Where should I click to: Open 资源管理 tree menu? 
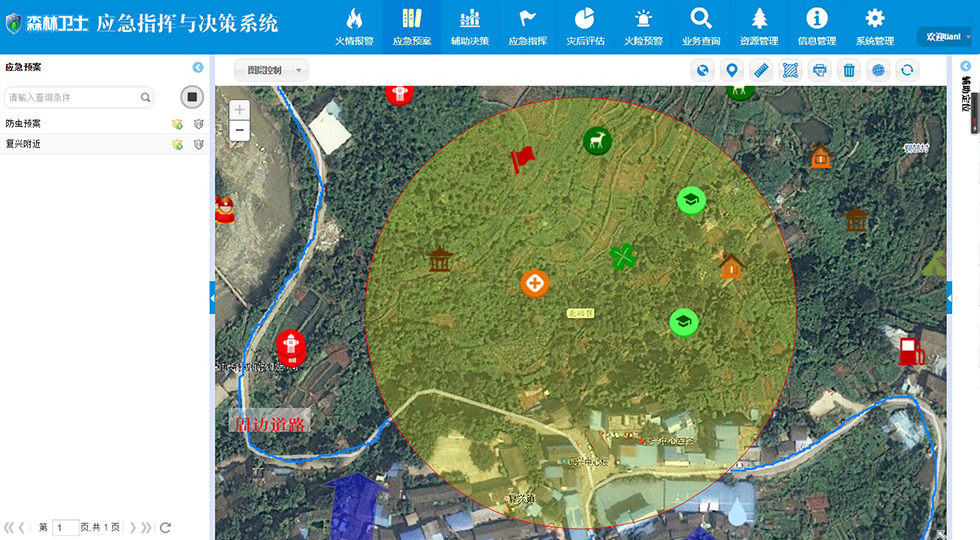pyautogui.click(x=759, y=26)
